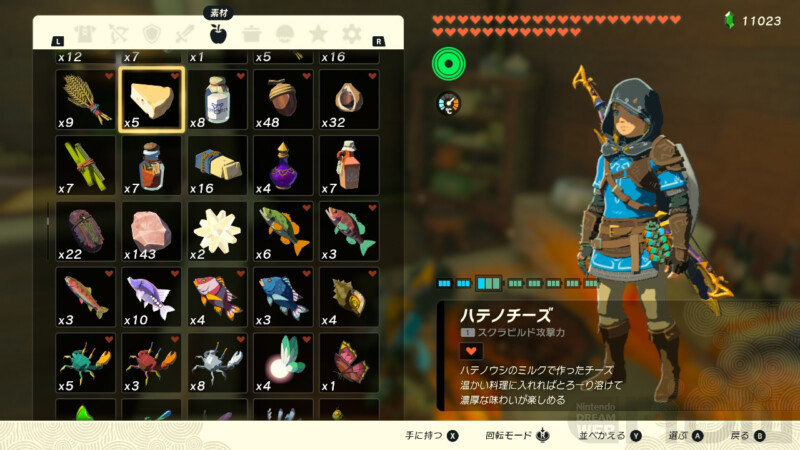Image resolution: width=800 pixels, height=450 pixels.
Task: Choose the snail slot with x4
Action: [x=349, y=297]
